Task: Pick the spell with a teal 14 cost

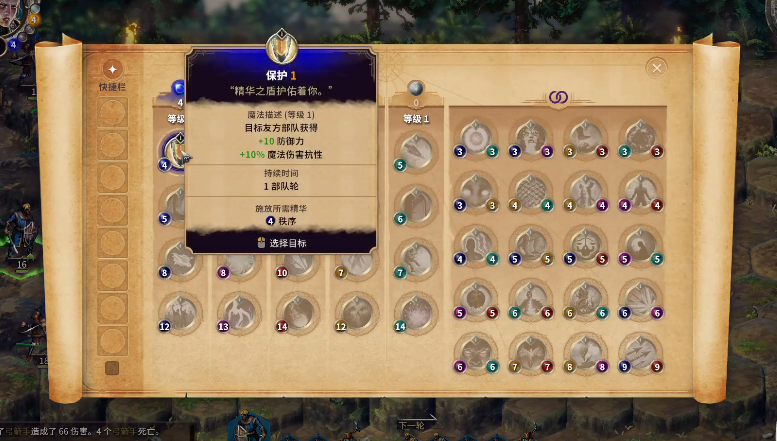Action: (413, 311)
